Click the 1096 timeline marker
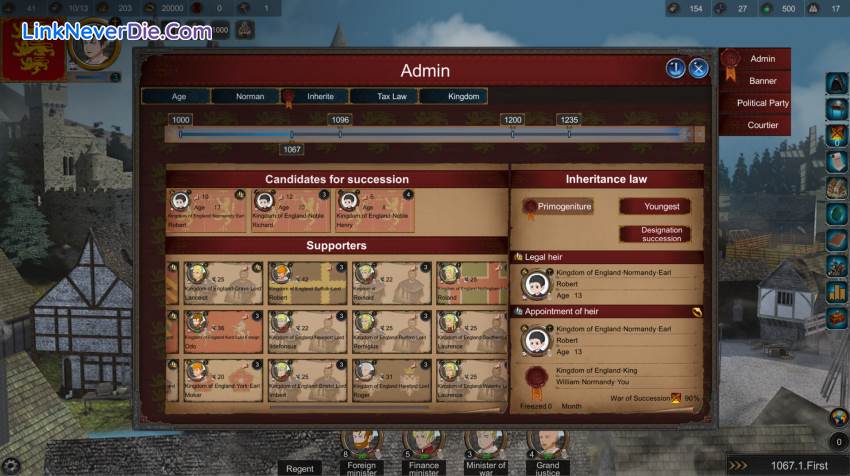 340,120
